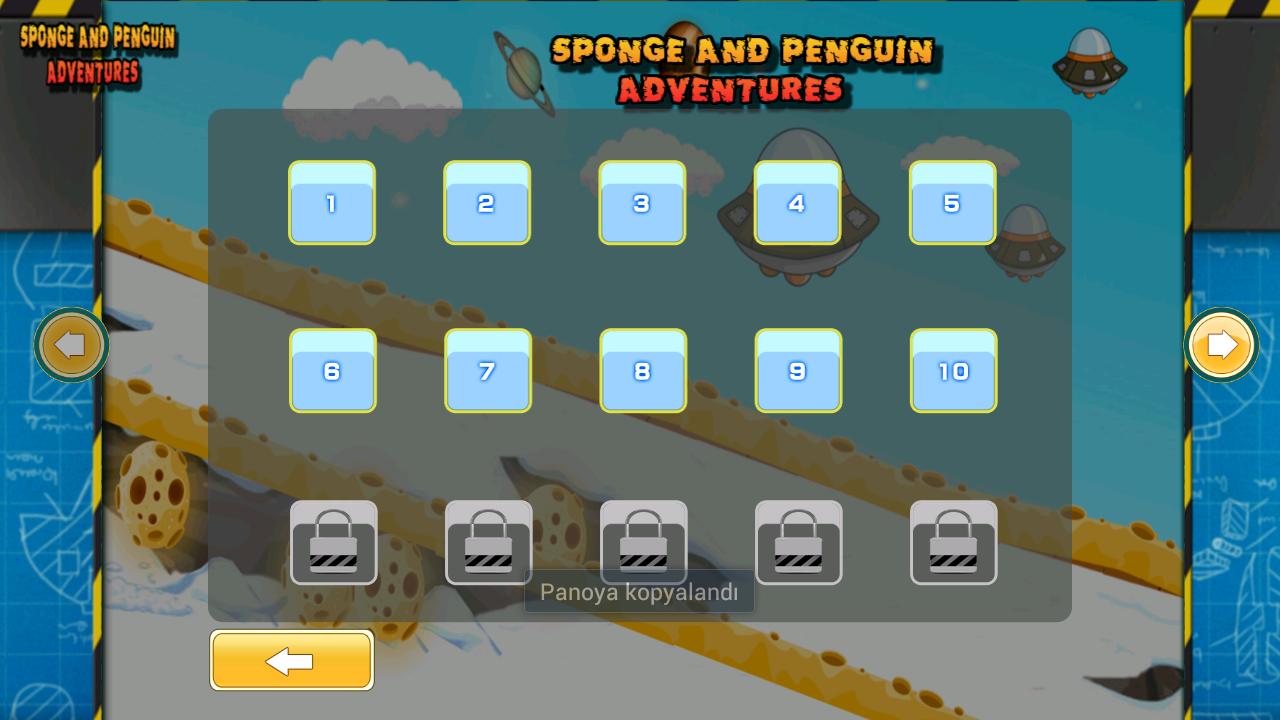Dismiss the Panoya kopyalandı toast message
The width and height of the screenshot is (1280, 720).
pos(639,591)
